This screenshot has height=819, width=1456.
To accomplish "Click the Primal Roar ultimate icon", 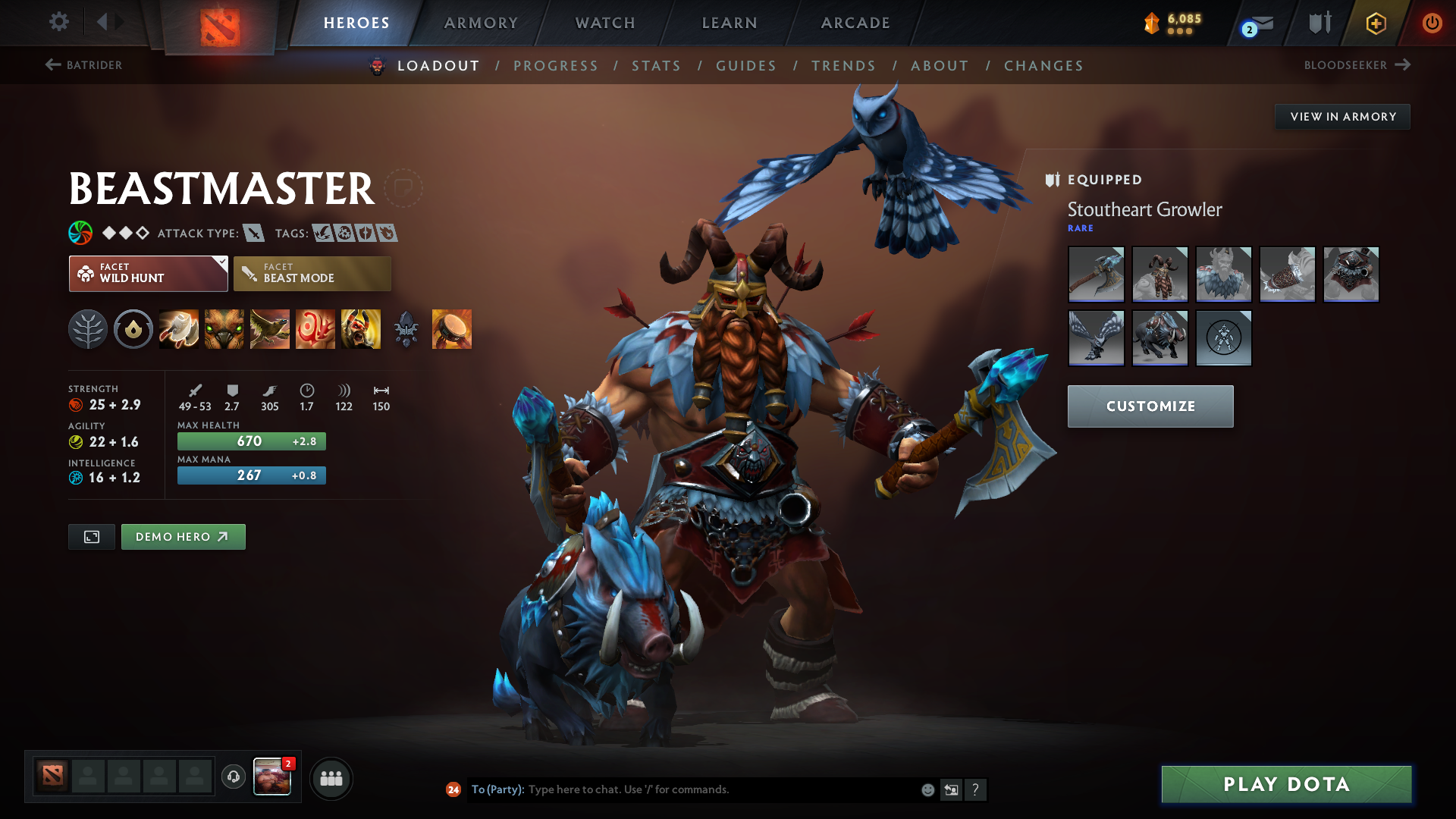I will pos(361,329).
